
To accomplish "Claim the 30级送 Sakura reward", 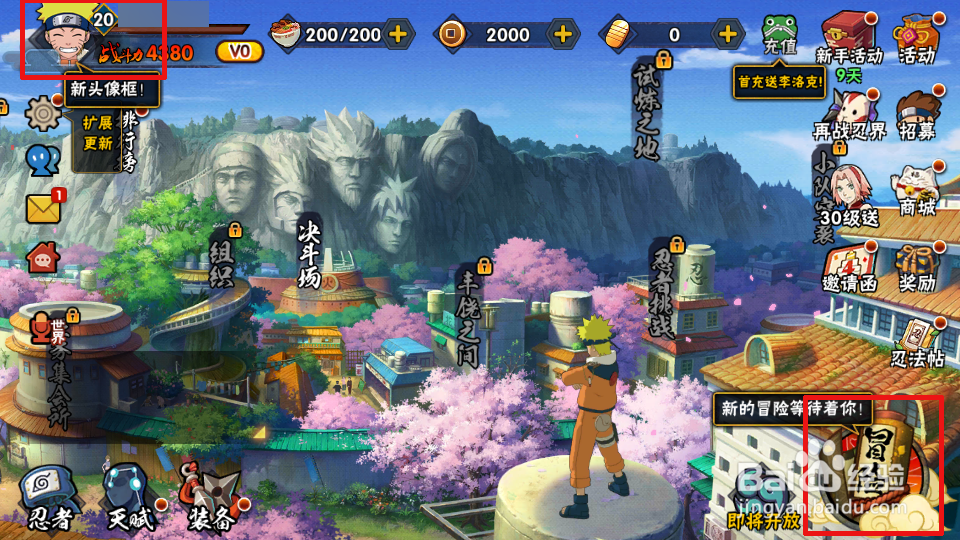I will [848, 192].
